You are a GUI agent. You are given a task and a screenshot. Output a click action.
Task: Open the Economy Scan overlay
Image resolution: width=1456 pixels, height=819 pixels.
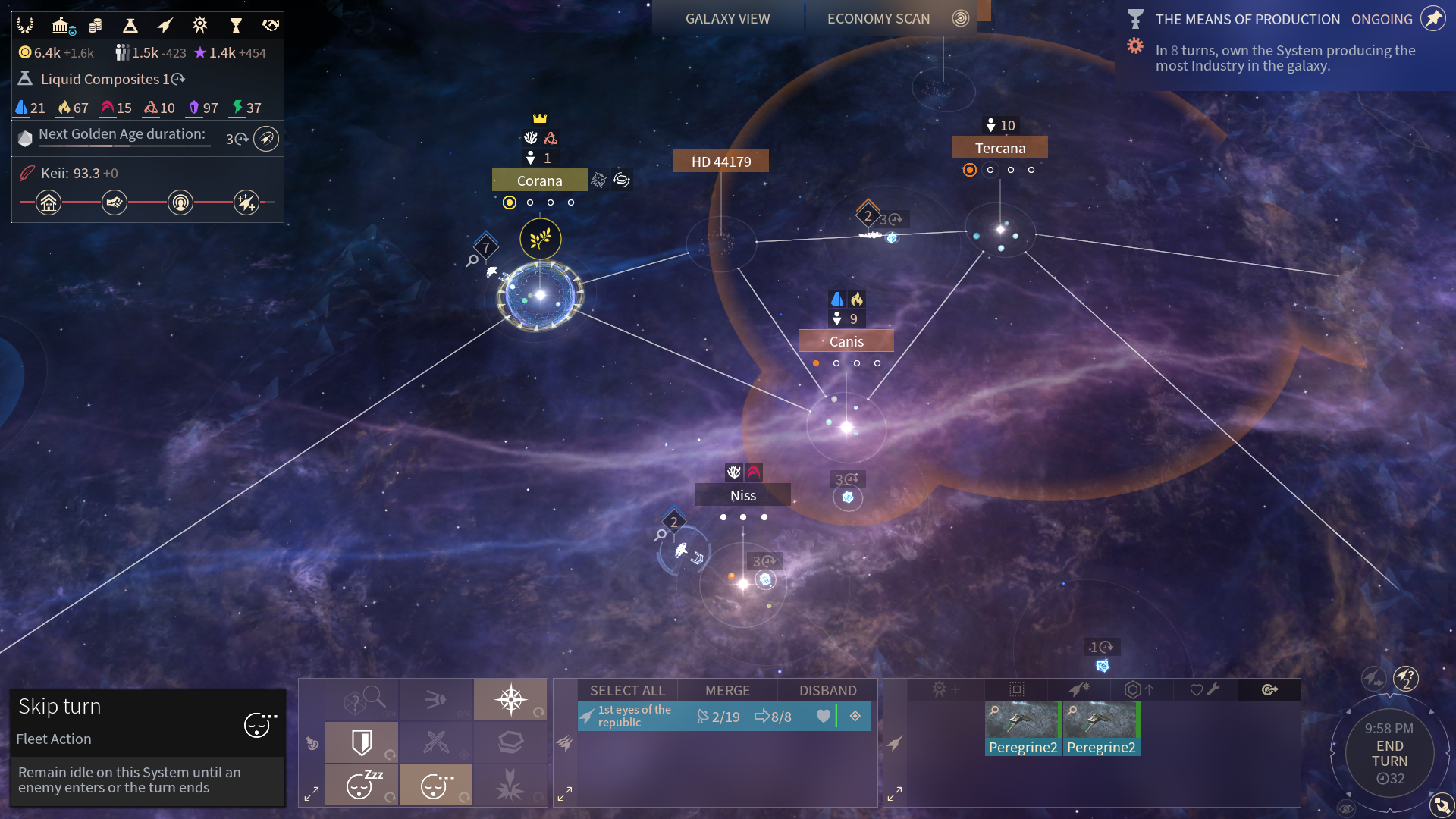tap(878, 19)
